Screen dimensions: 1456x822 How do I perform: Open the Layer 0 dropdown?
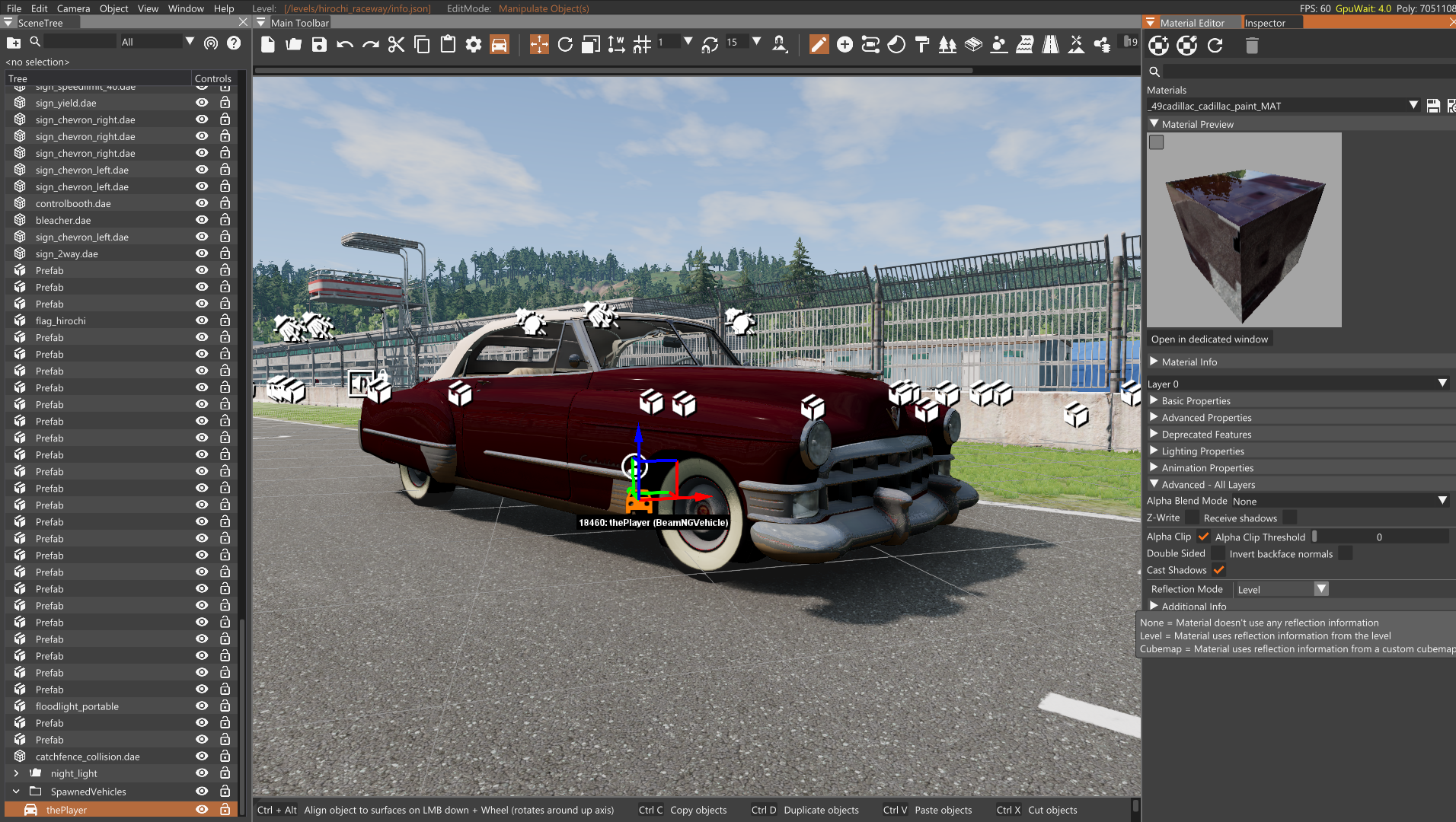tap(1298, 384)
